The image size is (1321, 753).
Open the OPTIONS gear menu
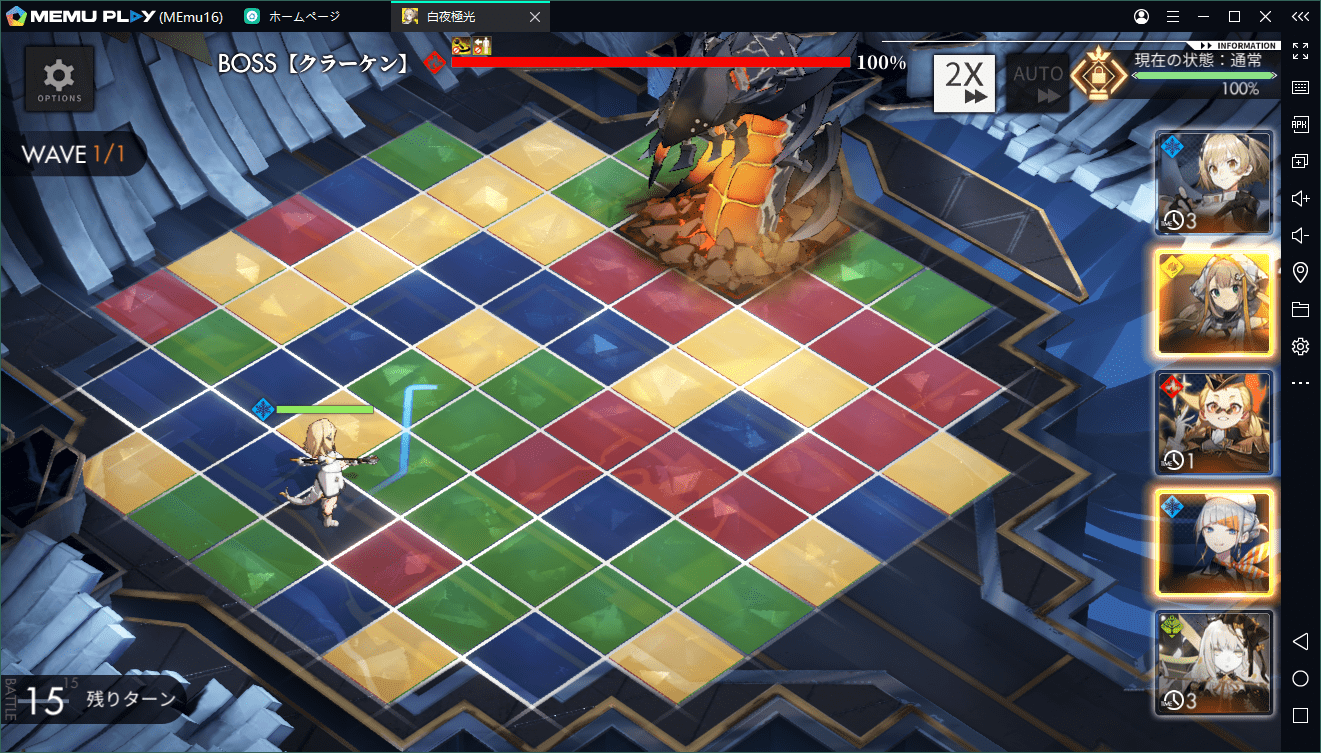[x=60, y=79]
